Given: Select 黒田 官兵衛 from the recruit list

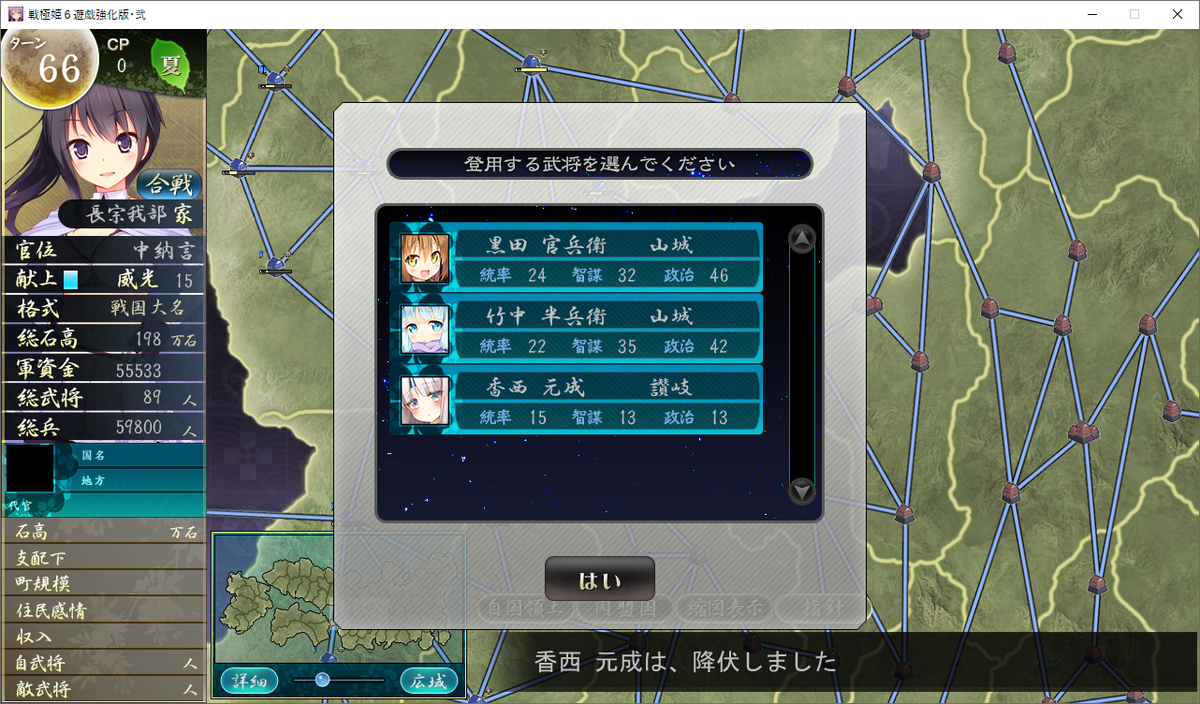Looking at the screenshot, I should click(x=578, y=258).
